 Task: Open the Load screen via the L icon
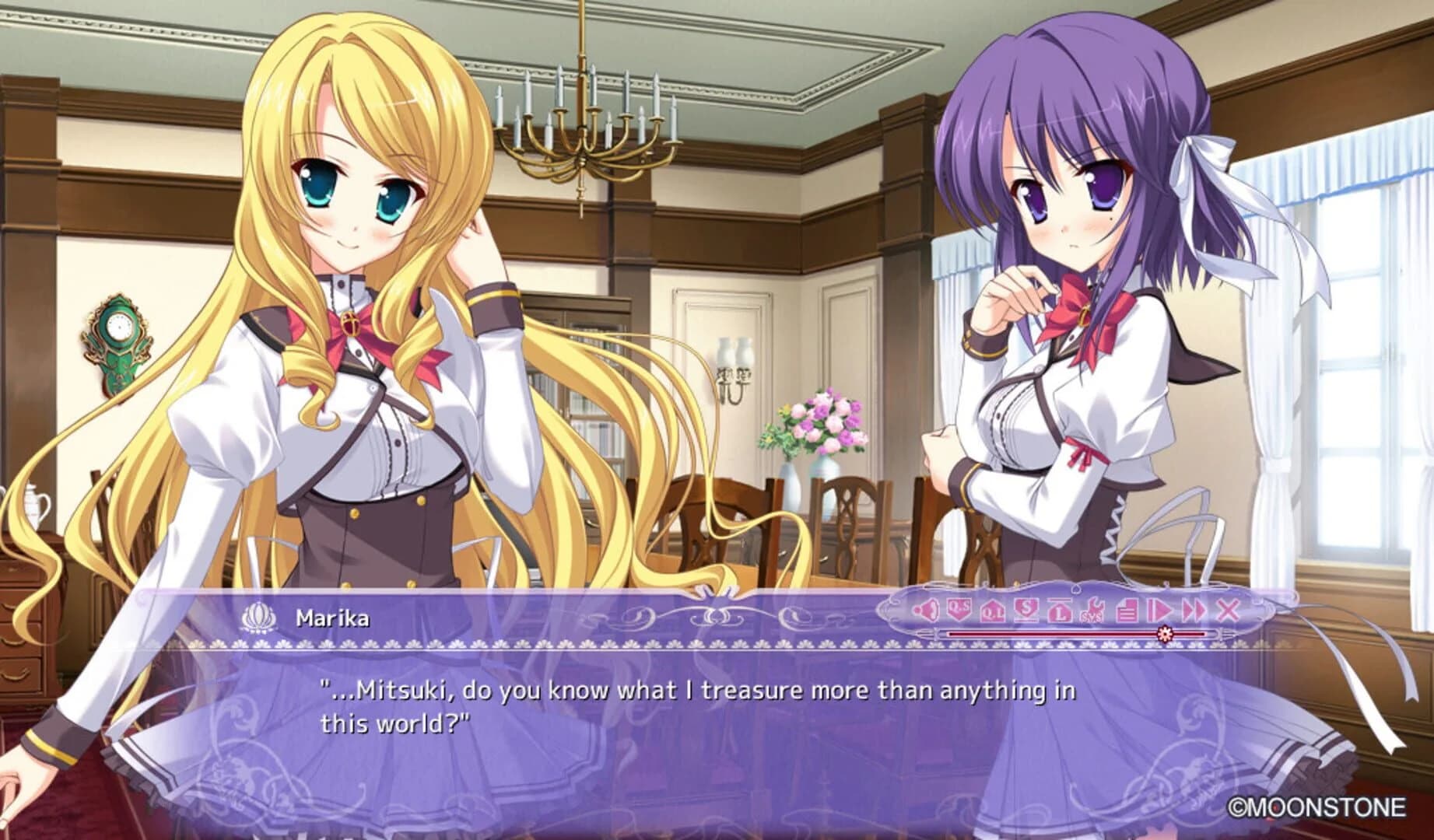pyautogui.click(x=1061, y=611)
